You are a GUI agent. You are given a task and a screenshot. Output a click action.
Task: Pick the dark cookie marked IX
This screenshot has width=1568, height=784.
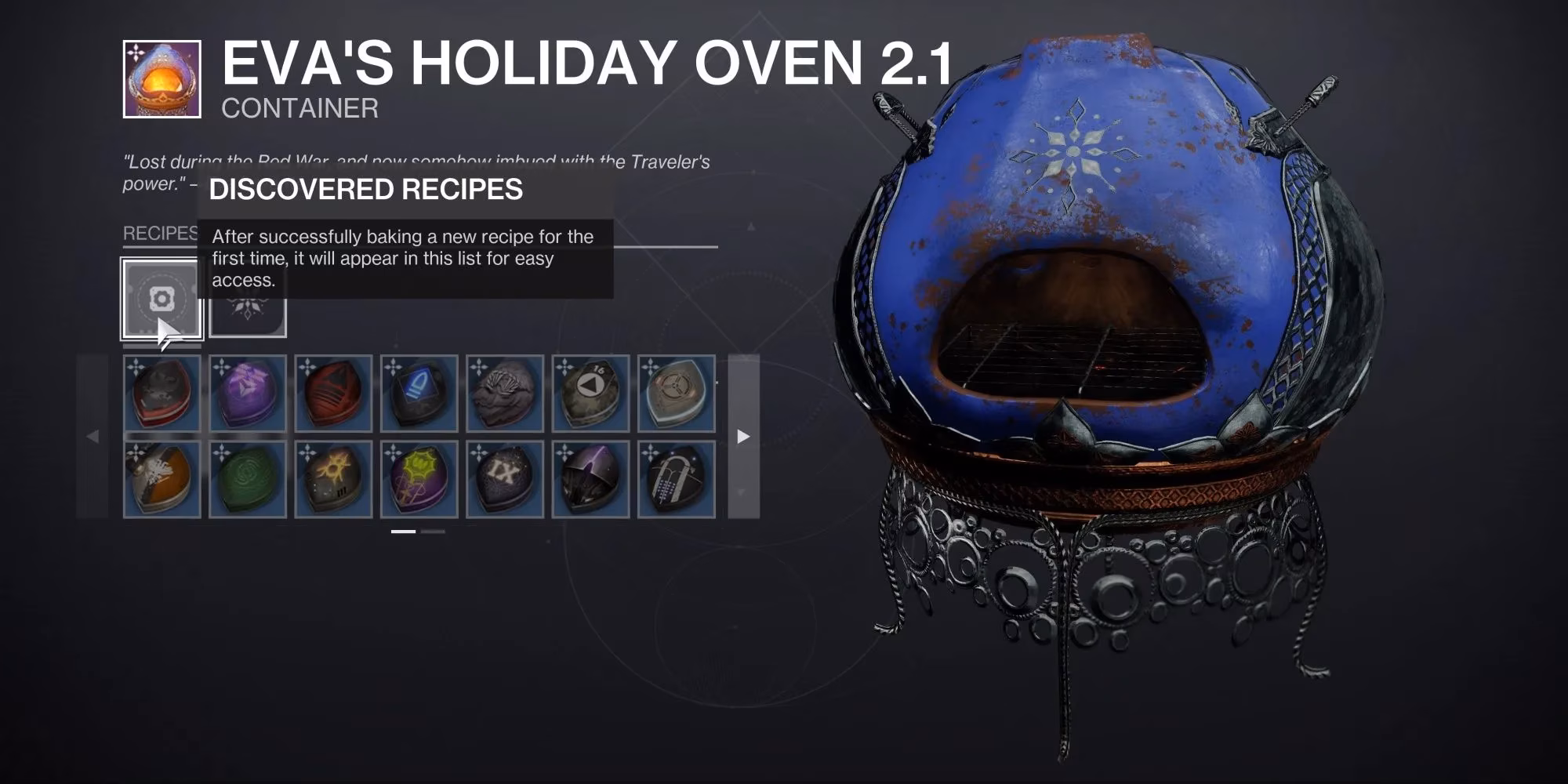[x=505, y=479]
